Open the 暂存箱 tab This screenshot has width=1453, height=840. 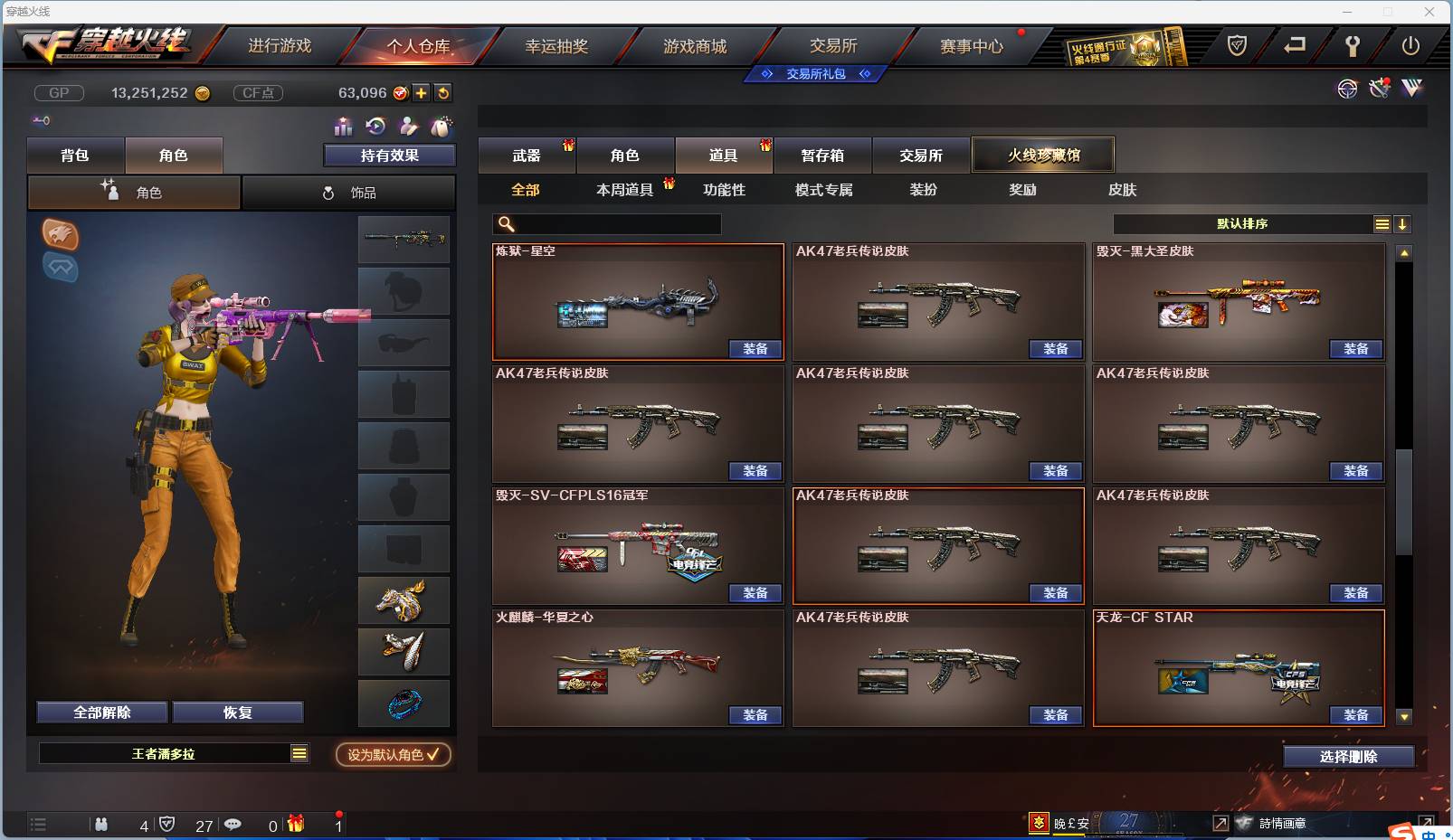[821, 156]
